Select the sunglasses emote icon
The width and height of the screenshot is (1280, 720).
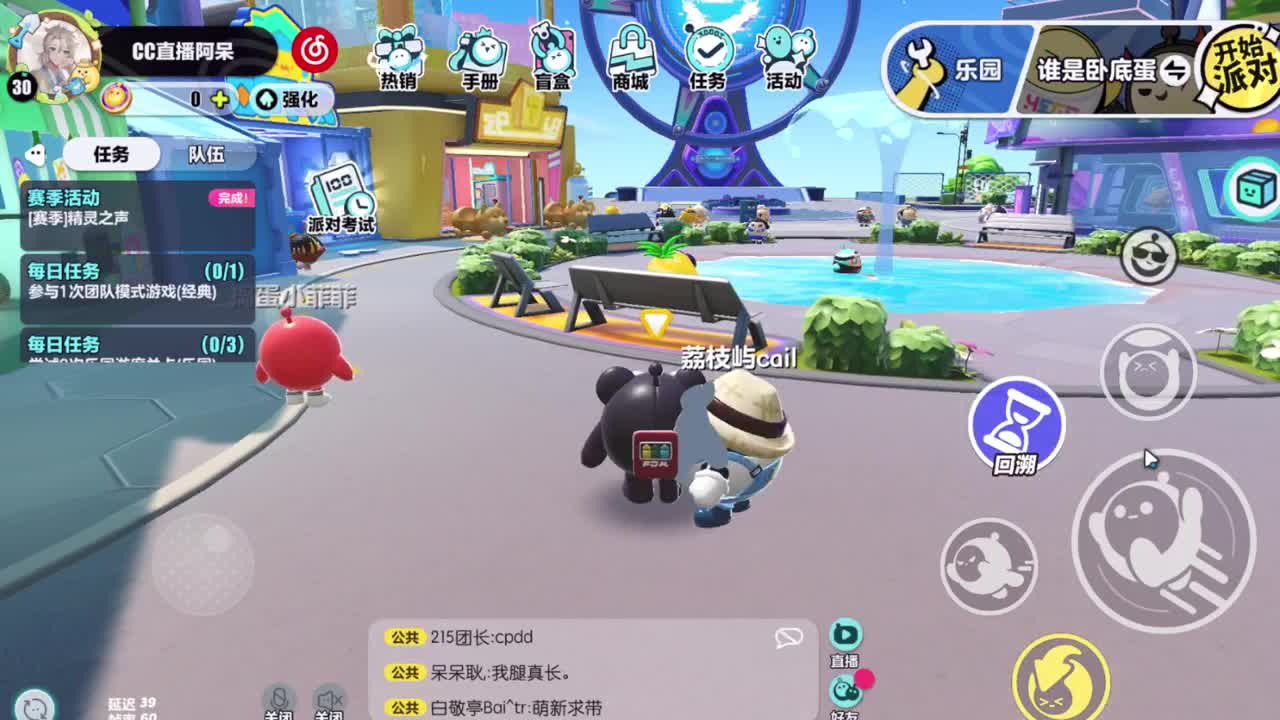click(1148, 257)
